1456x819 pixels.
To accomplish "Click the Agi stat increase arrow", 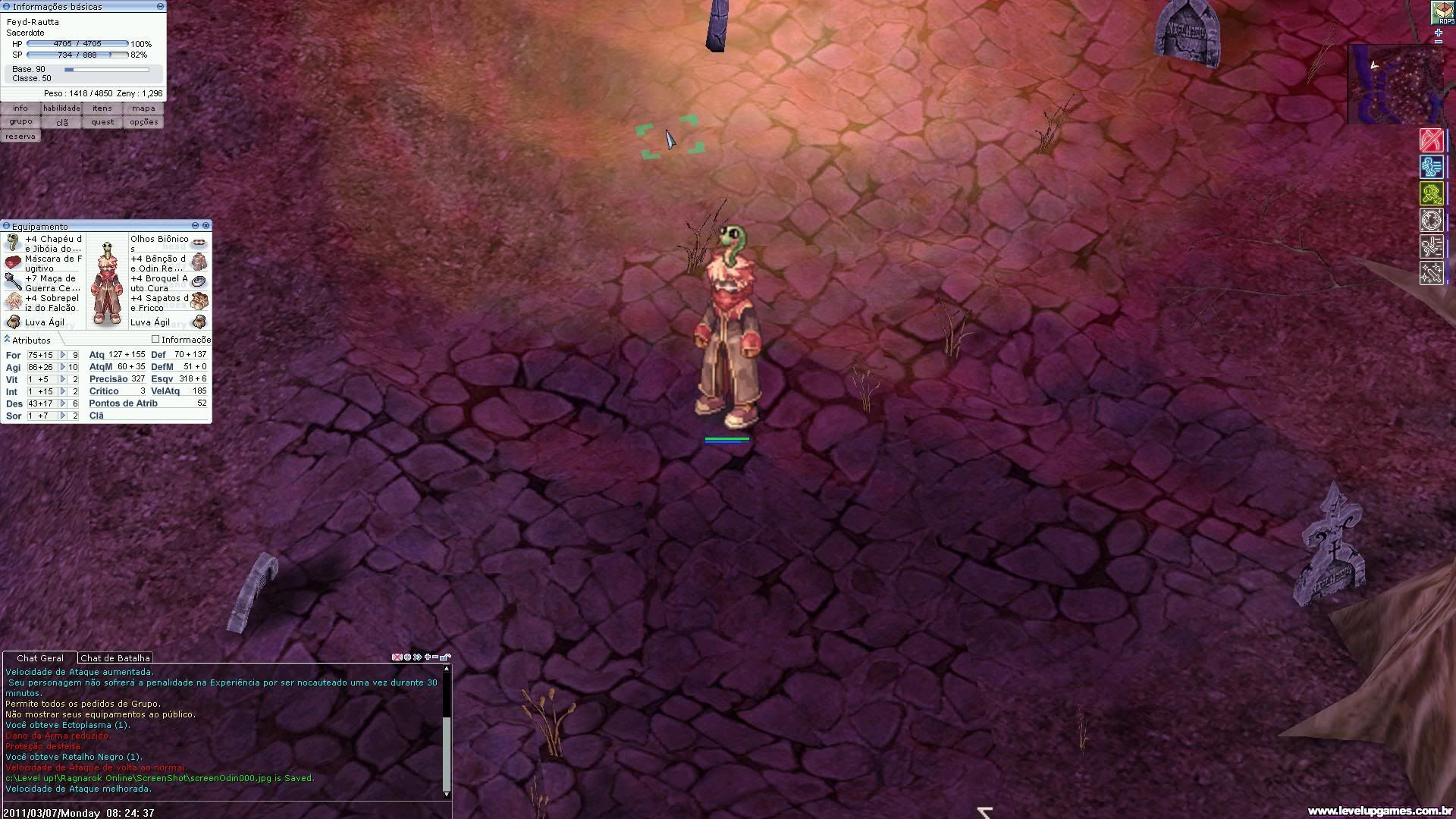I will tap(61, 367).
